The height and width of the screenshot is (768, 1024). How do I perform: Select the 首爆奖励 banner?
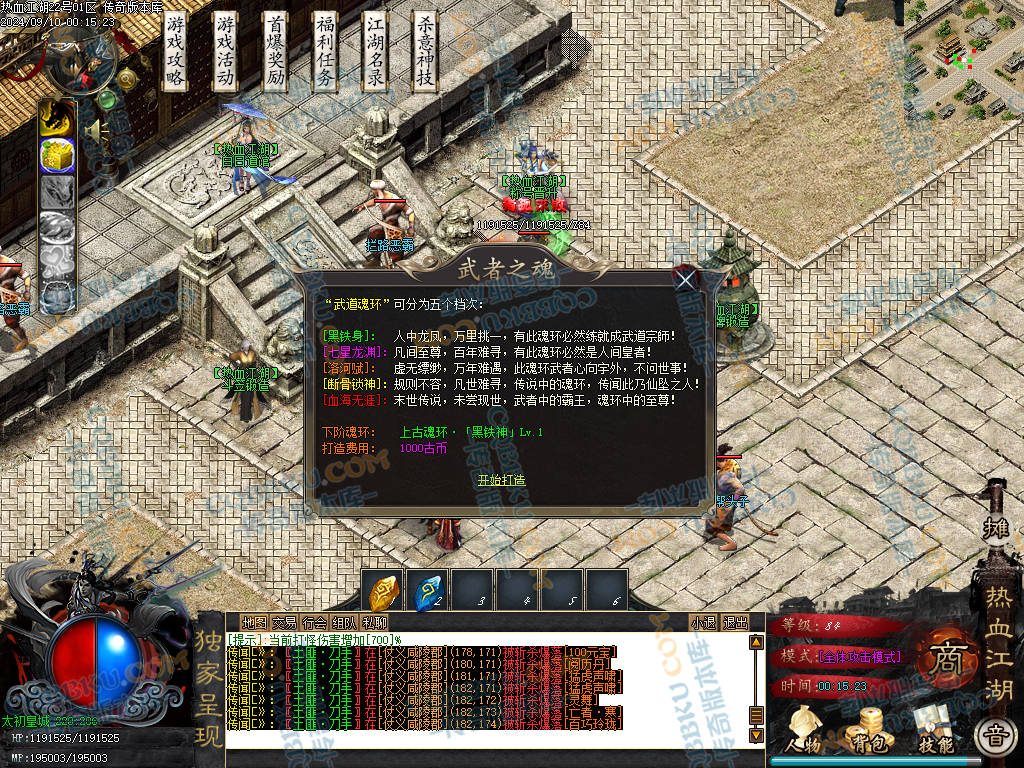[x=276, y=52]
